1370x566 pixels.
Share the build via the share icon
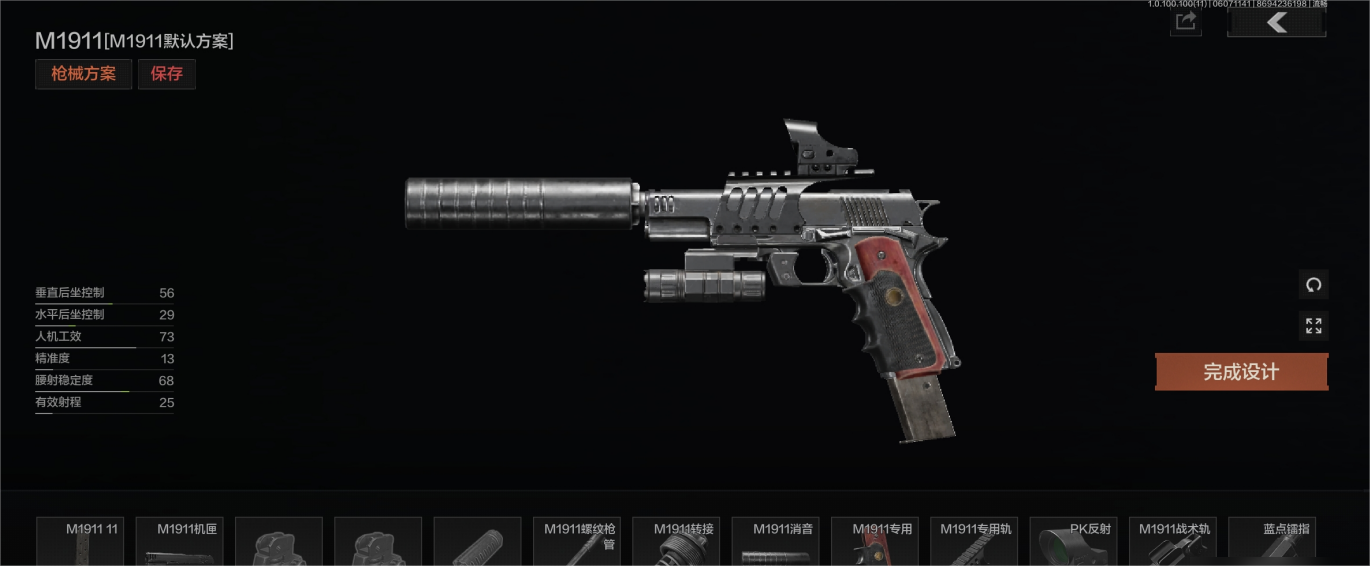[x=1186, y=22]
